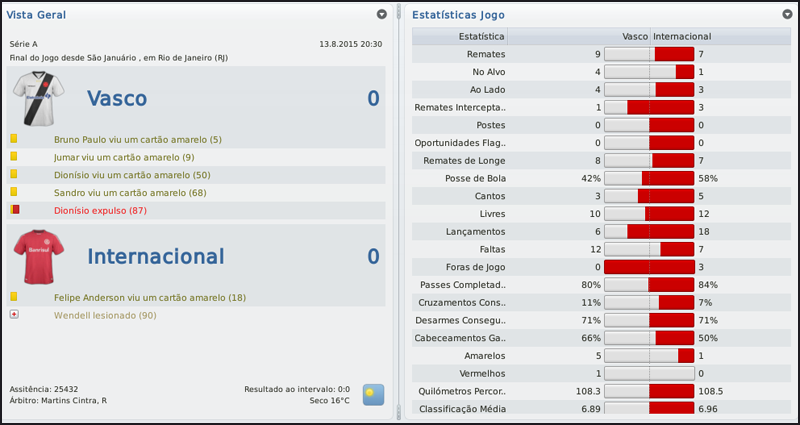
Task: Open Felipe Anderson yellow card event
Action: point(149,297)
